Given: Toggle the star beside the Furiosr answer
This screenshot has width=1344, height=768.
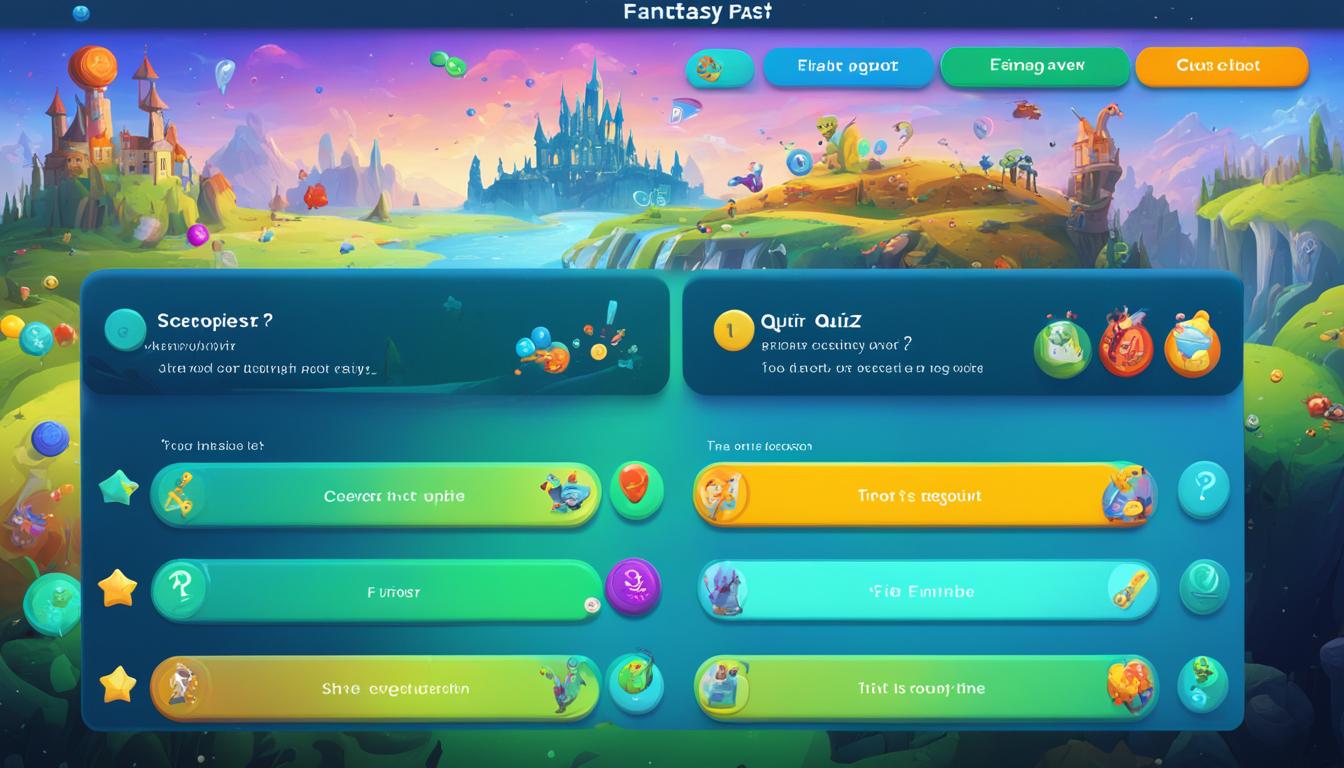Looking at the screenshot, I should (x=119, y=589).
